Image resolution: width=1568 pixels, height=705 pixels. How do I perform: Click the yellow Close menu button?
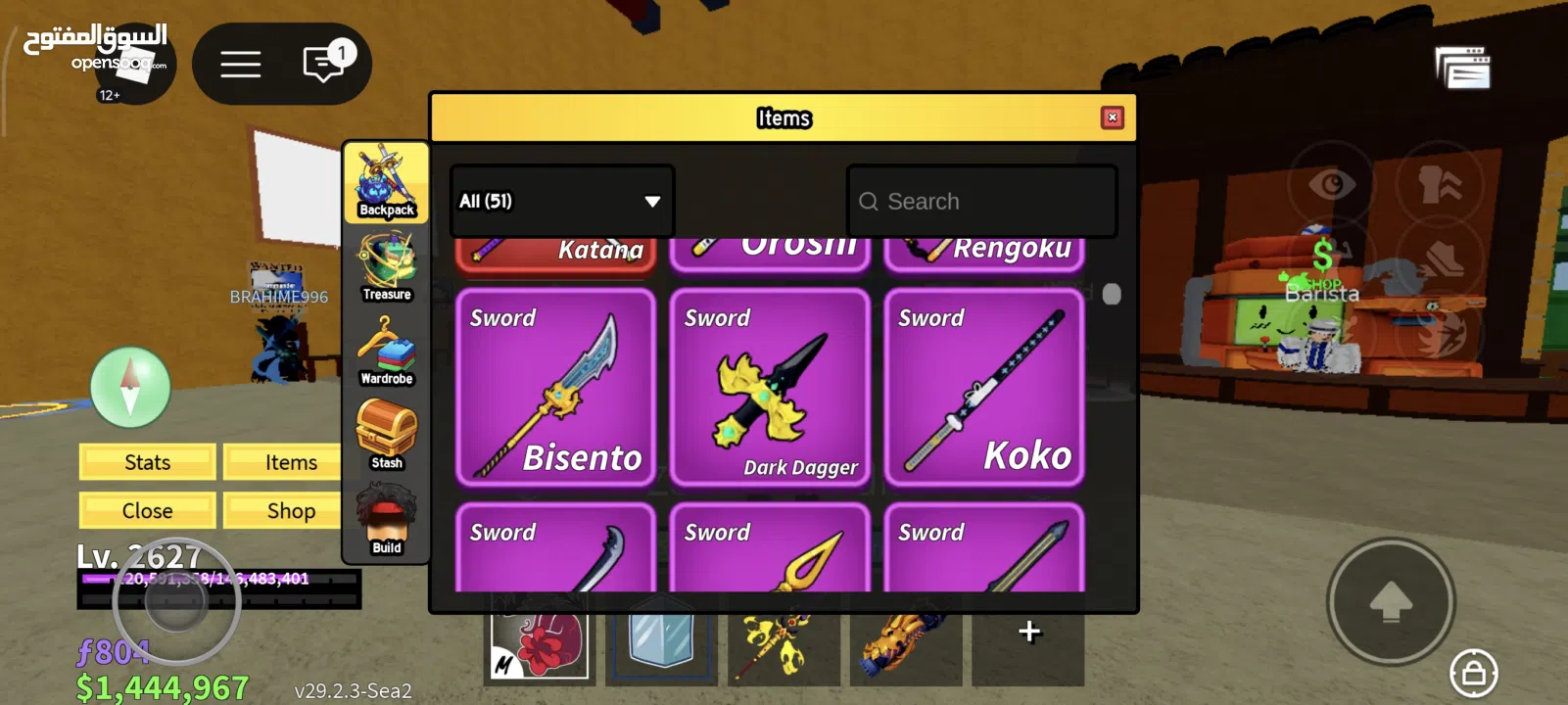148,511
